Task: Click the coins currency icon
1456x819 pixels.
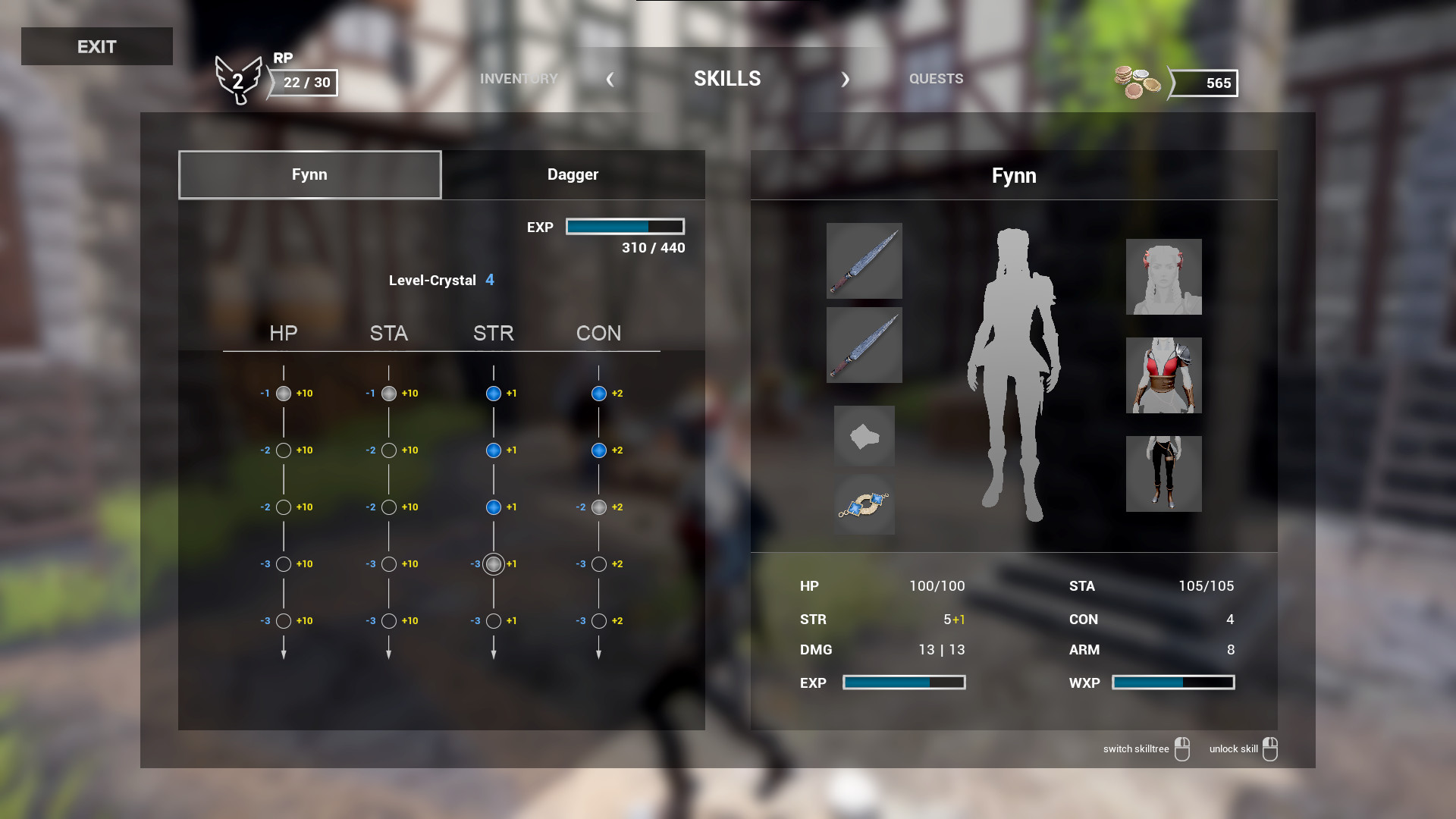Action: [1135, 82]
